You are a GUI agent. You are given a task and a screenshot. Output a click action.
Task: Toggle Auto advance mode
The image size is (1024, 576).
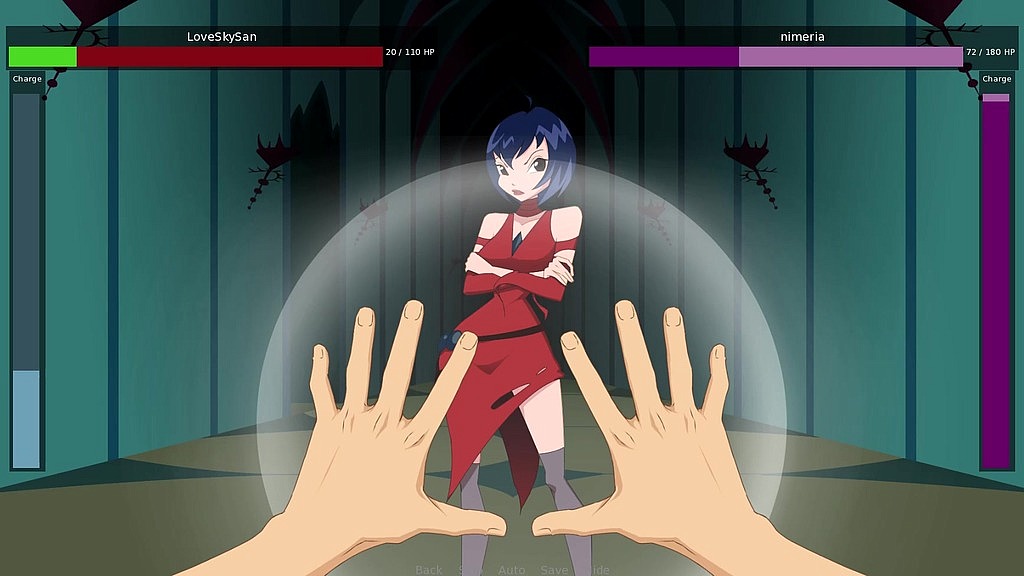coord(511,569)
